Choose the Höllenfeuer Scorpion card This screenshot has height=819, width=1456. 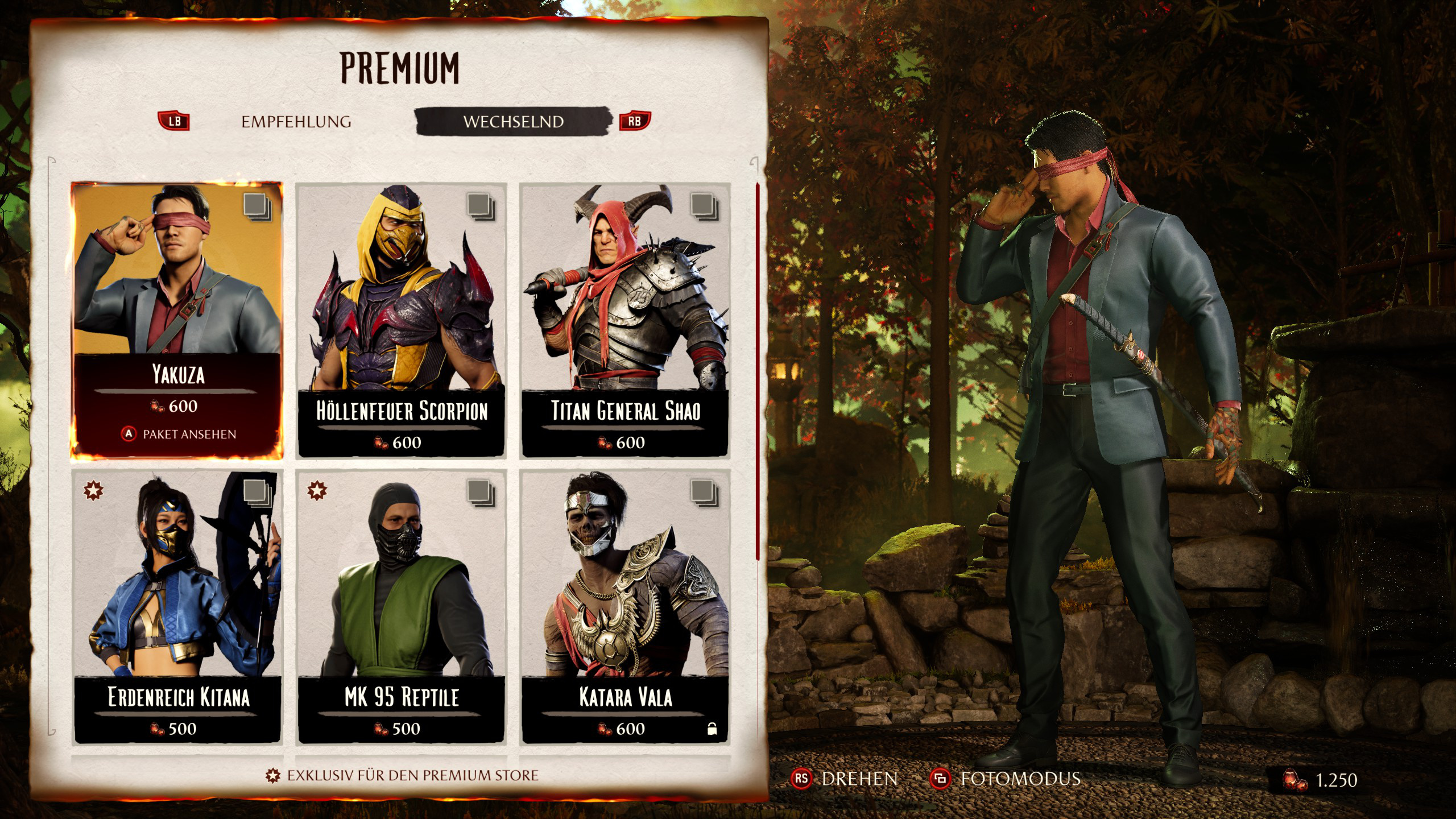tap(401, 320)
